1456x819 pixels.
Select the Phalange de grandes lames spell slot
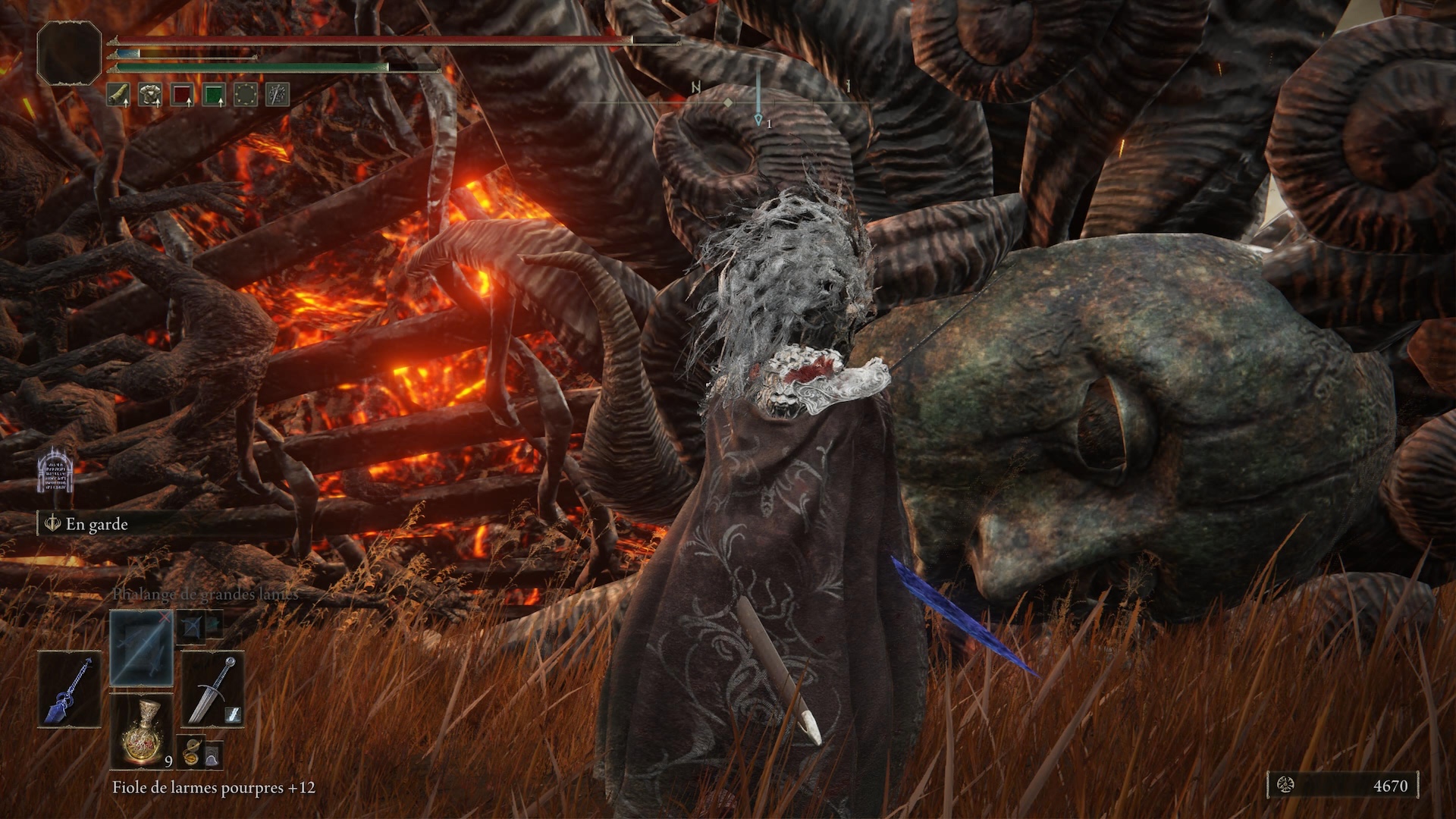(141, 648)
